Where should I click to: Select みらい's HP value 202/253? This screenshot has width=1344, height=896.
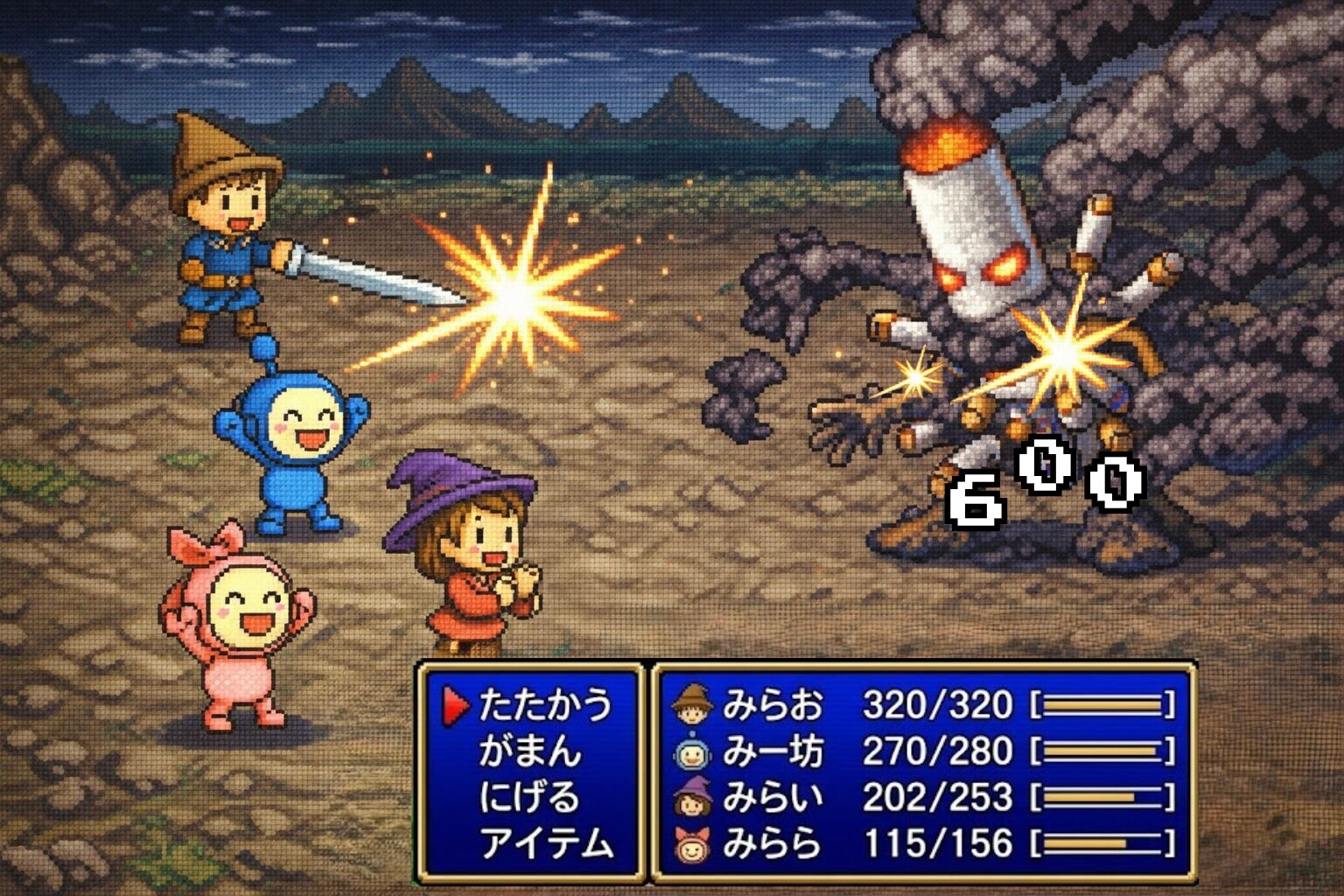[x=936, y=794]
